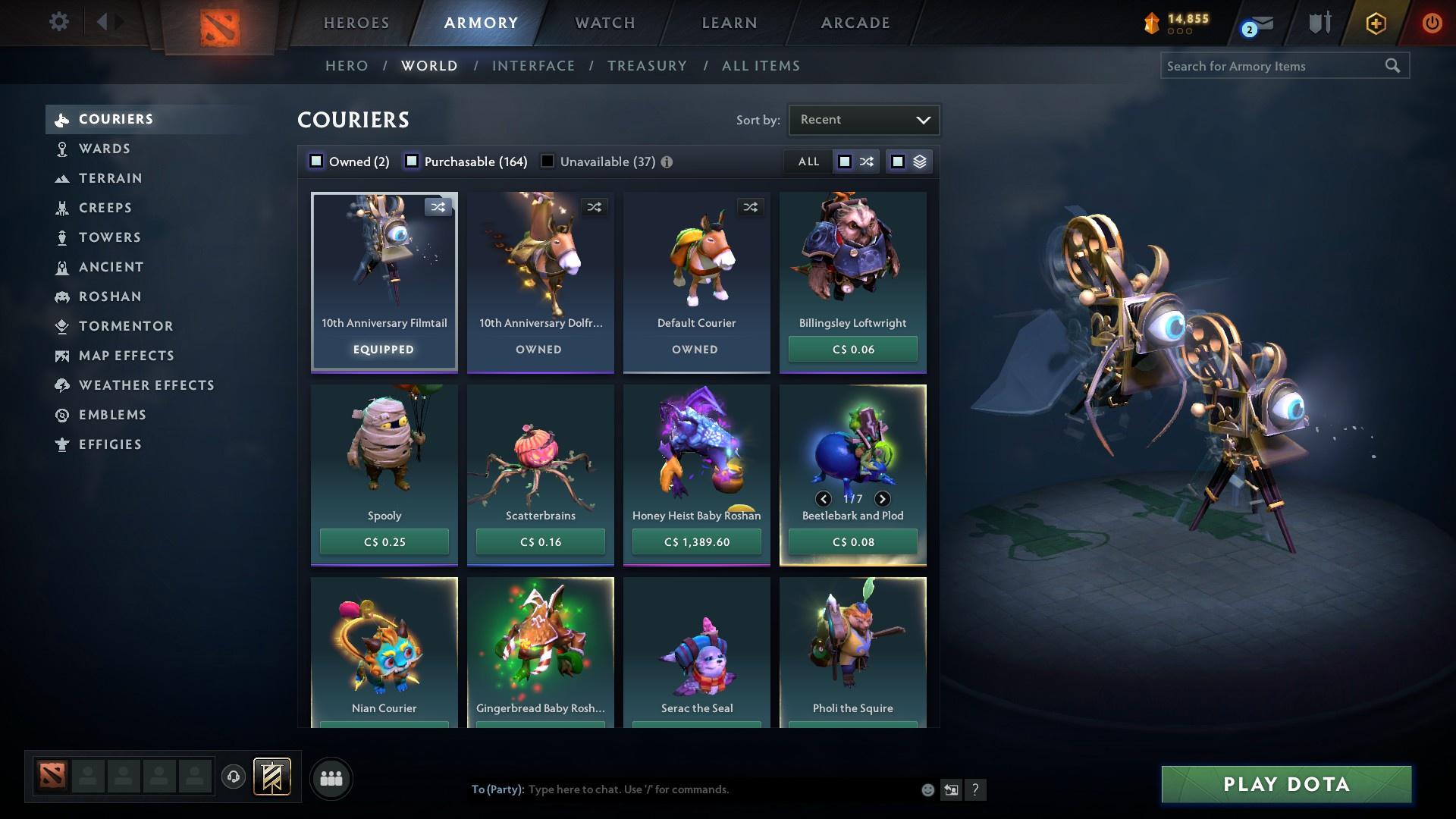Viewport: 1456px width, 819px height.
Task: Select the Roshan sidebar category
Action: tap(64, 297)
